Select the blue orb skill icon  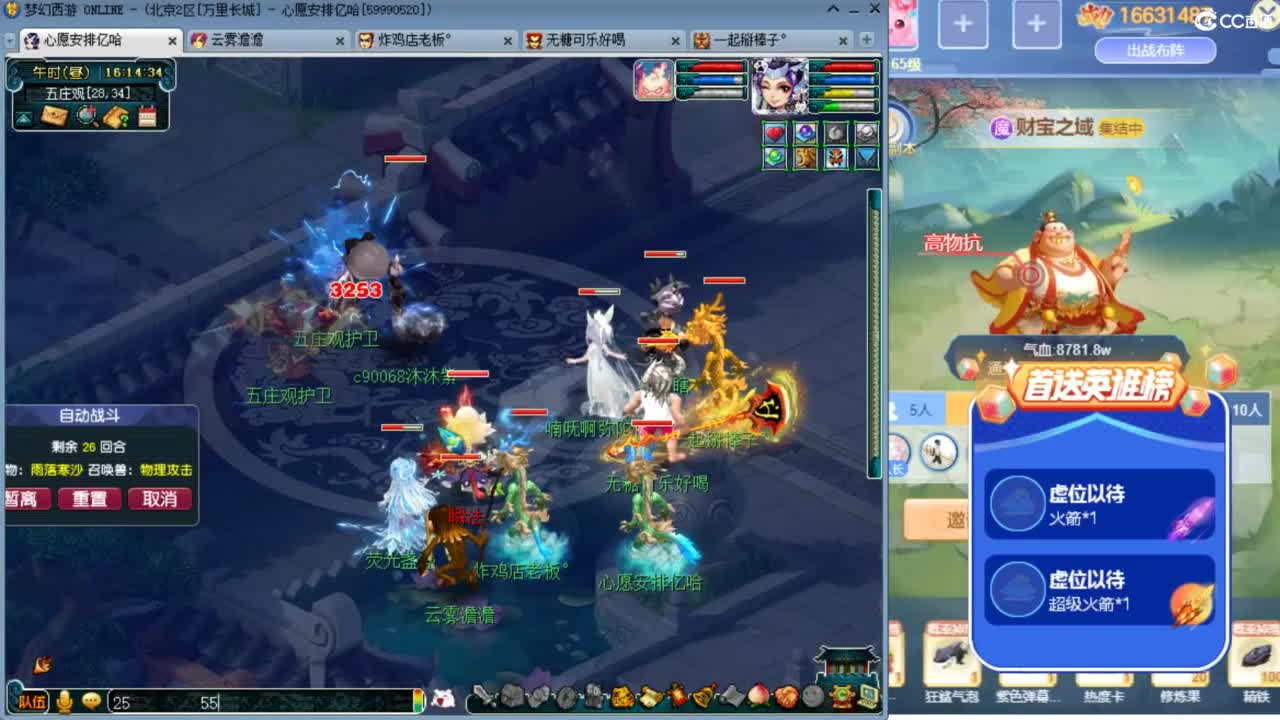(x=805, y=132)
